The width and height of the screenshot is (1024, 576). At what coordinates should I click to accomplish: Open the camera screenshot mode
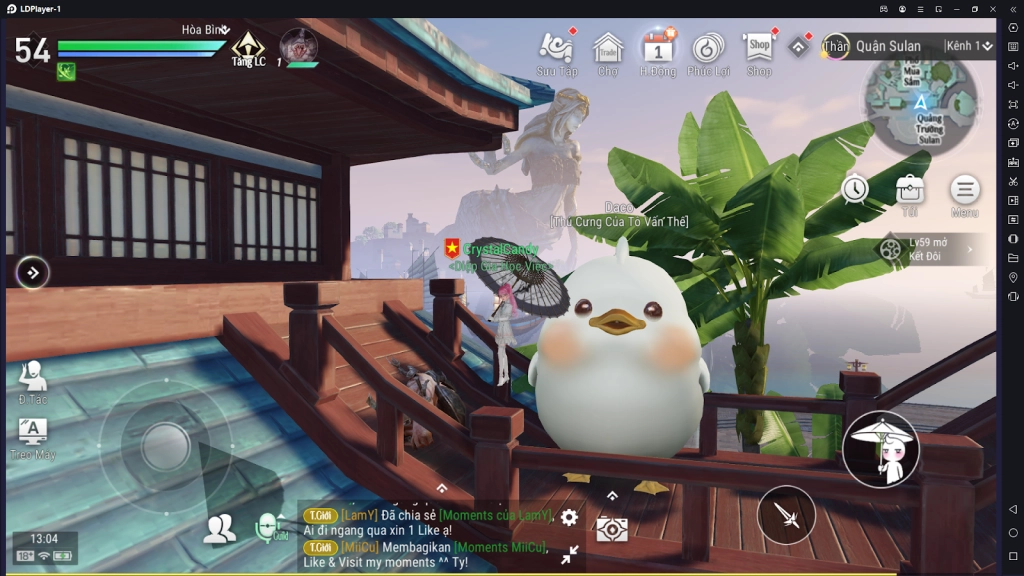(x=612, y=529)
